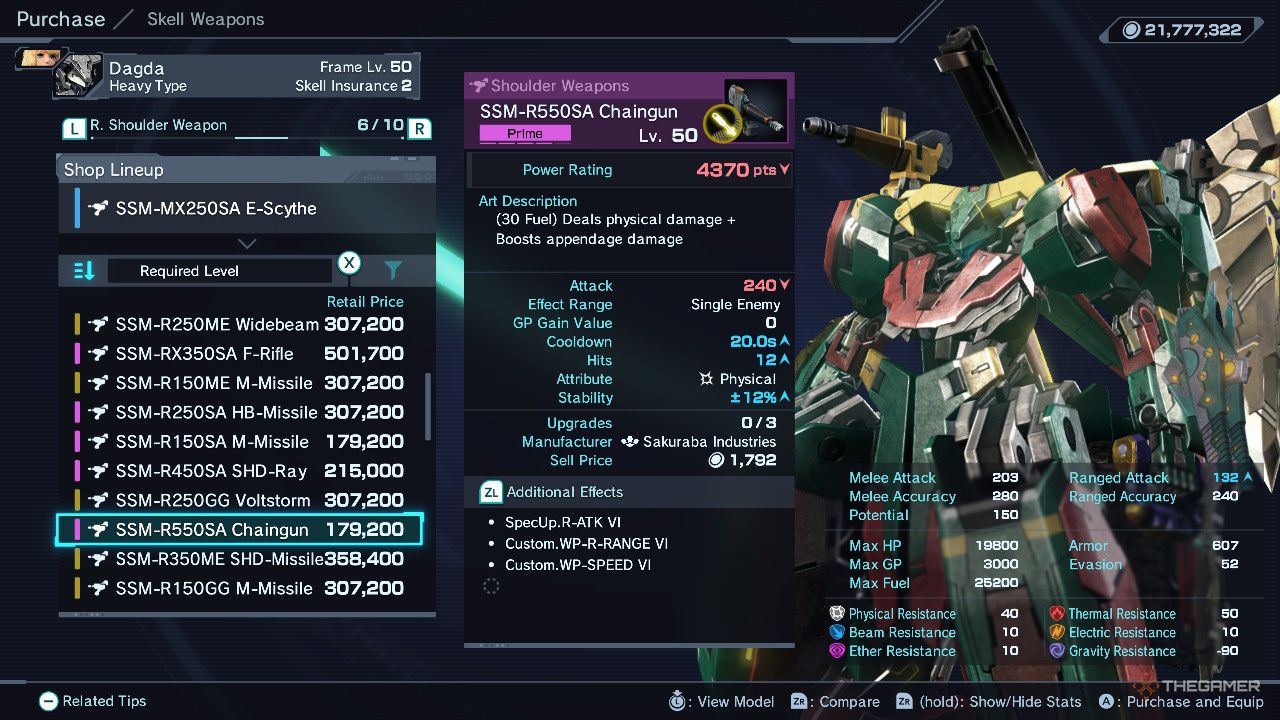Click the highlighted SSM-R550SA Chaingun row
This screenshot has width=1280, height=720.
pos(240,530)
